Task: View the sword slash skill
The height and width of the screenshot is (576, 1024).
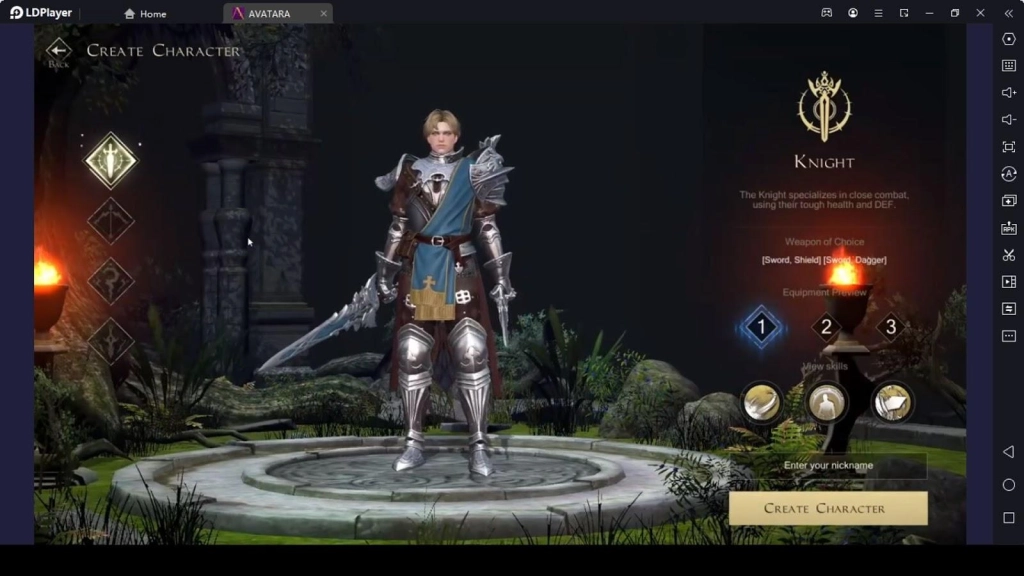Action: (762, 402)
